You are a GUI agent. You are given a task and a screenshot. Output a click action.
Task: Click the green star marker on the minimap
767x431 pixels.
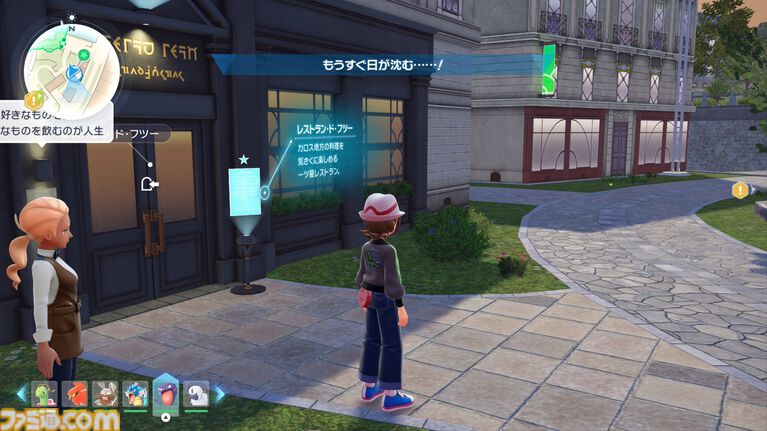click(x=84, y=54)
